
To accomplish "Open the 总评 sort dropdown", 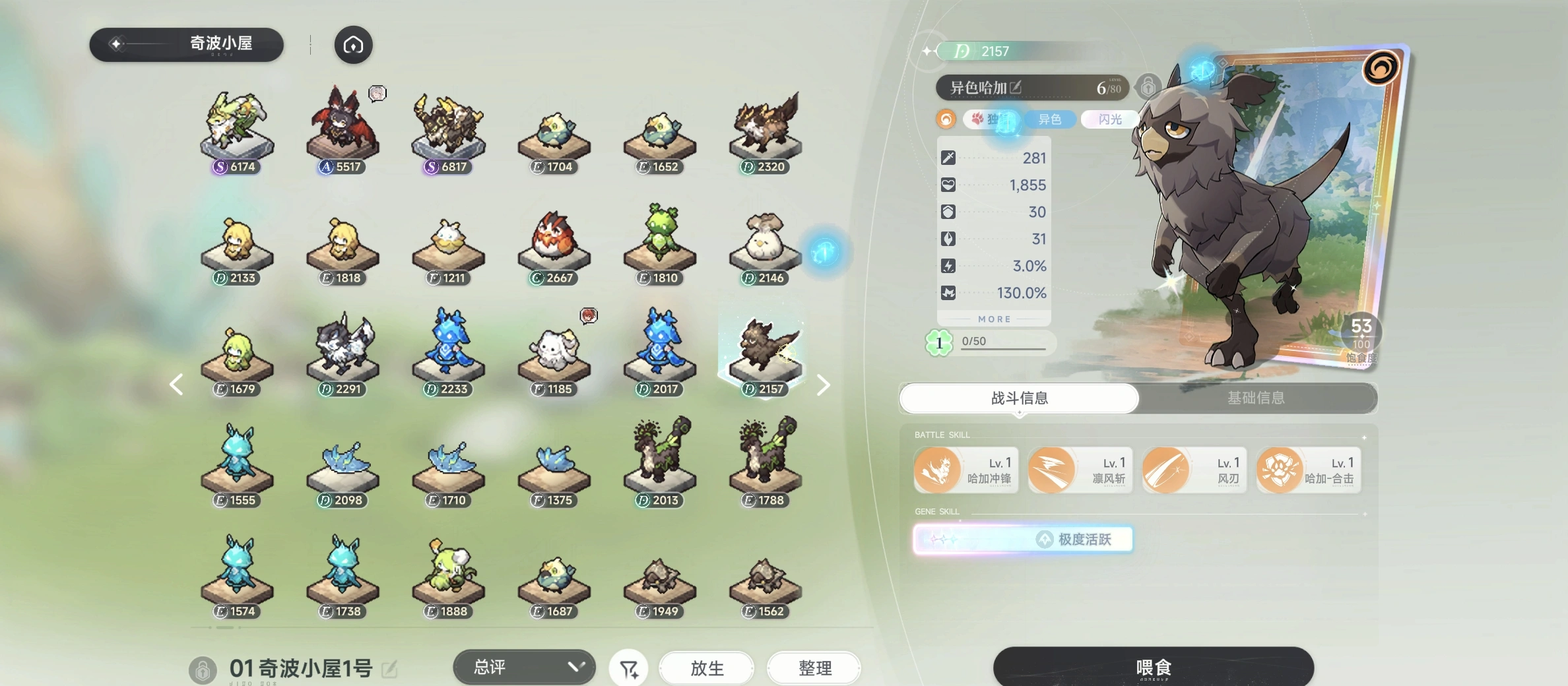I will tap(524, 667).
